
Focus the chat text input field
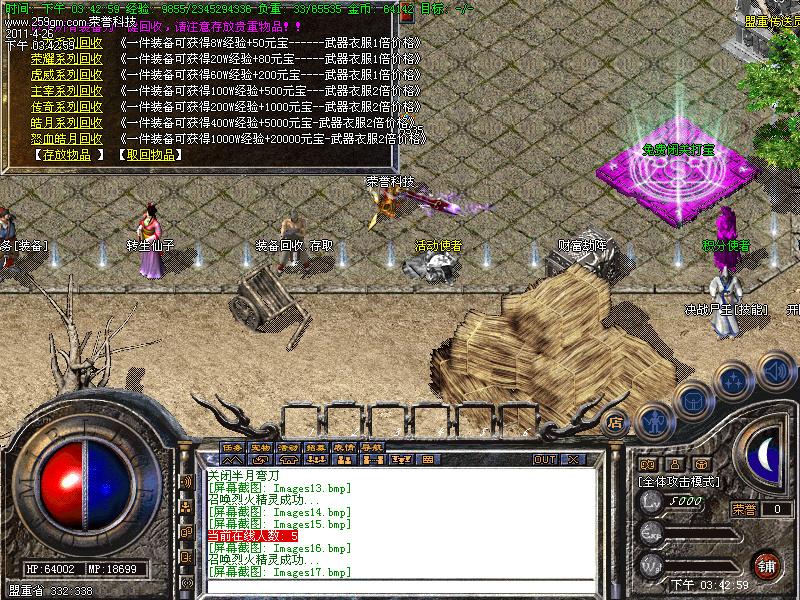[400, 588]
